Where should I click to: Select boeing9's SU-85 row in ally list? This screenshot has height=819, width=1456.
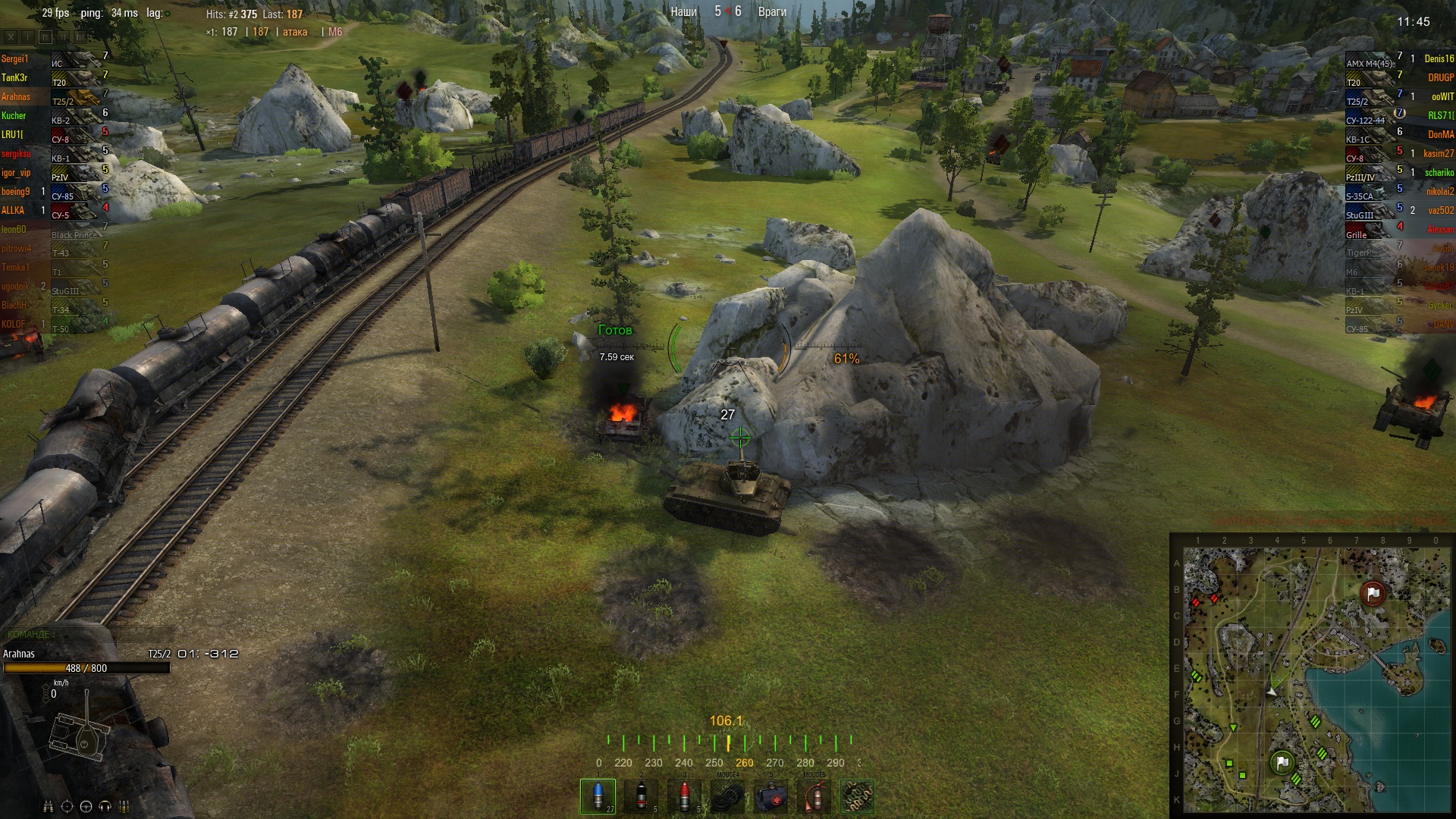pos(53,192)
